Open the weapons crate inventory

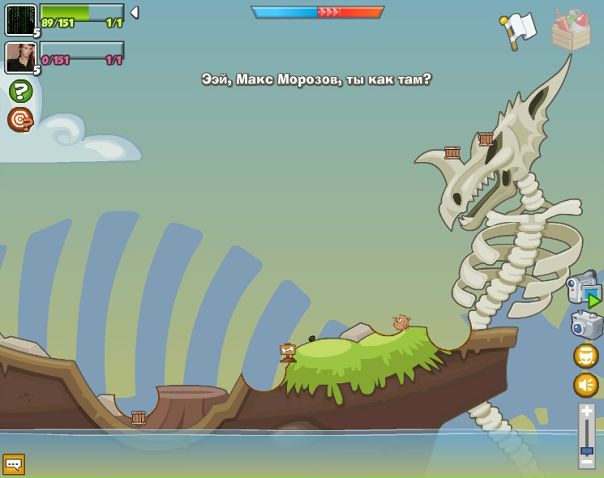(x=571, y=29)
